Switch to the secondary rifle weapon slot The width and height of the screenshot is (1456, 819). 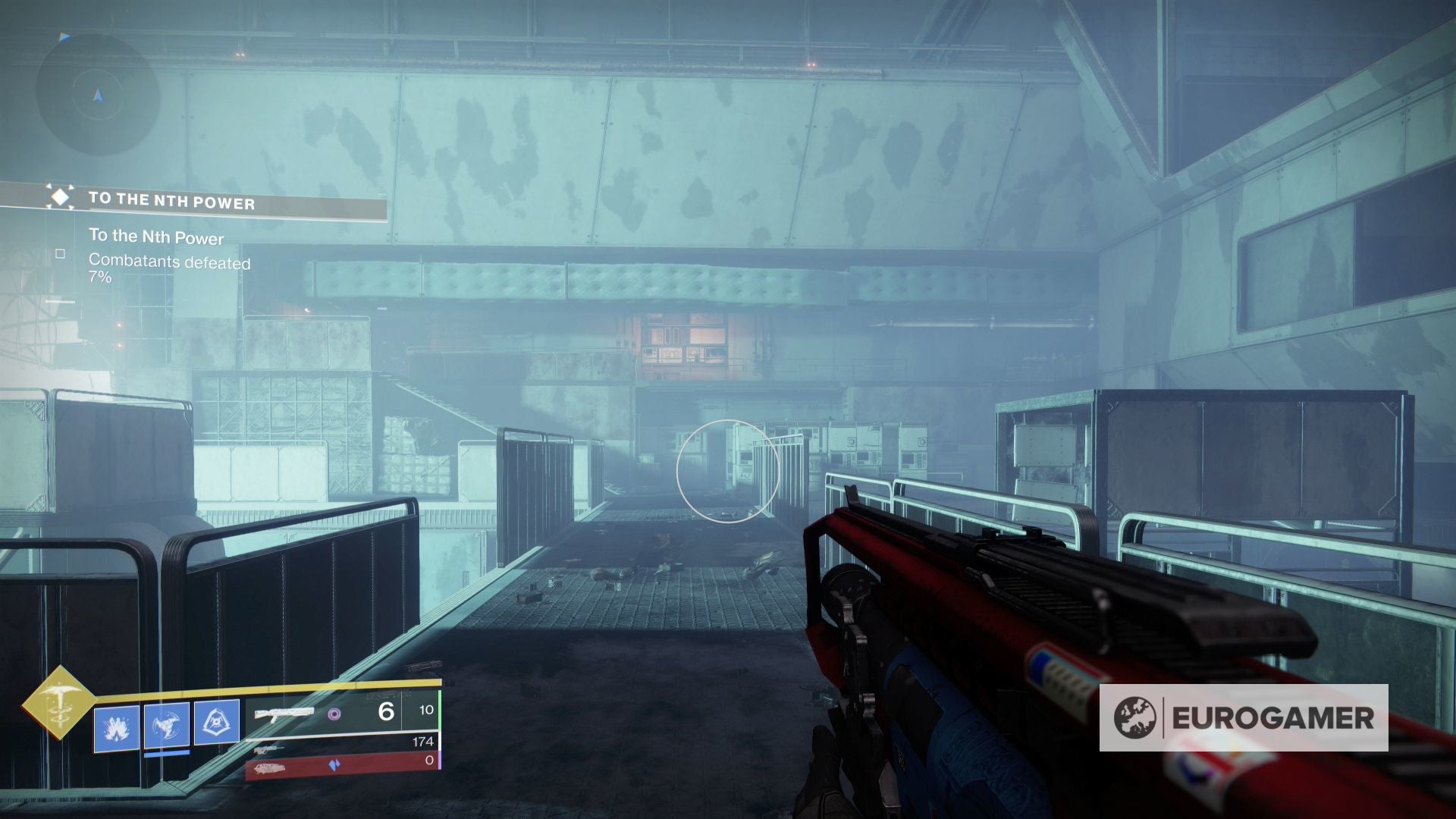pyautogui.click(x=341, y=746)
